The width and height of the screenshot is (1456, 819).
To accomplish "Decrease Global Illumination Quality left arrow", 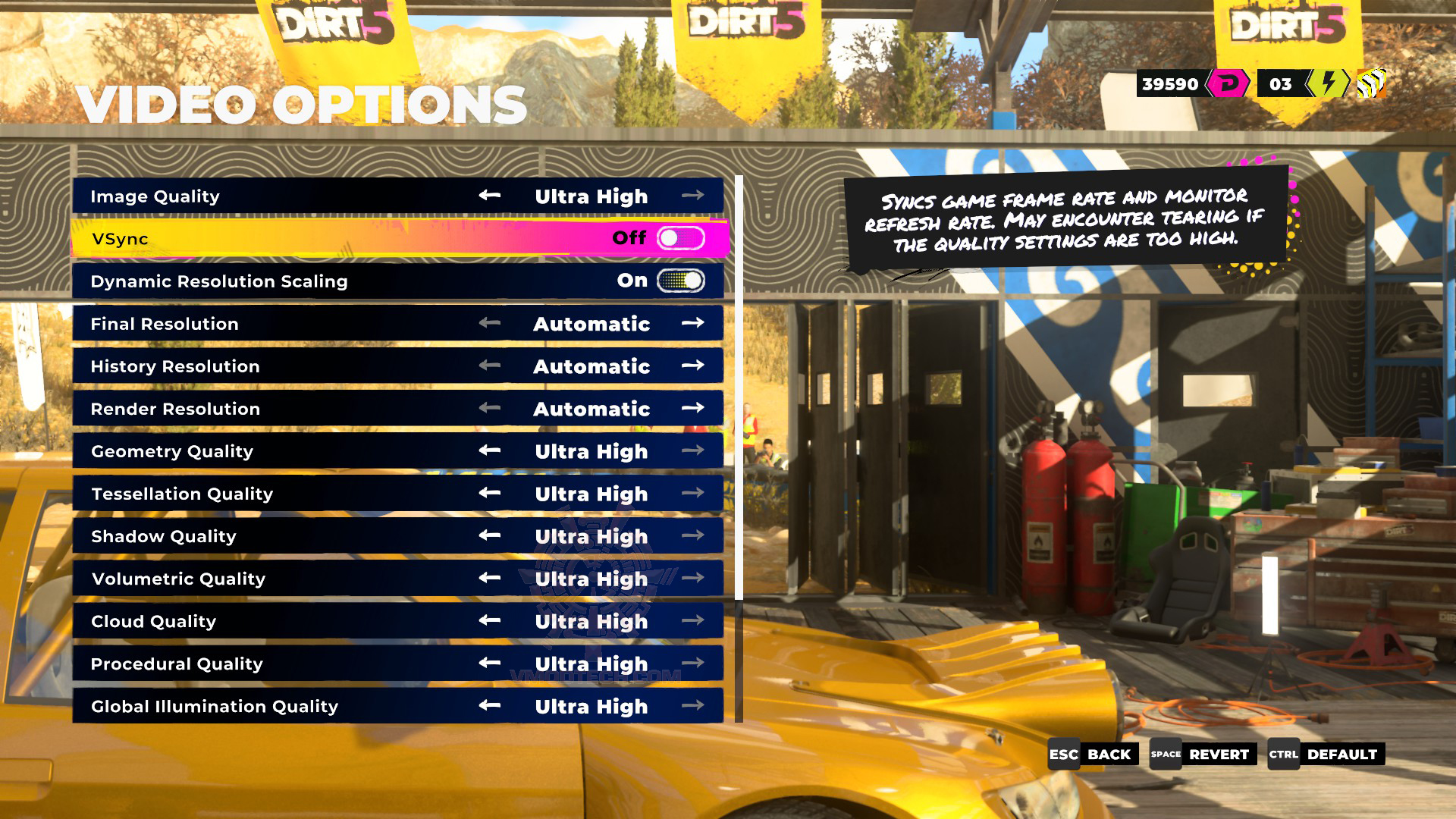I will pyautogui.click(x=490, y=705).
